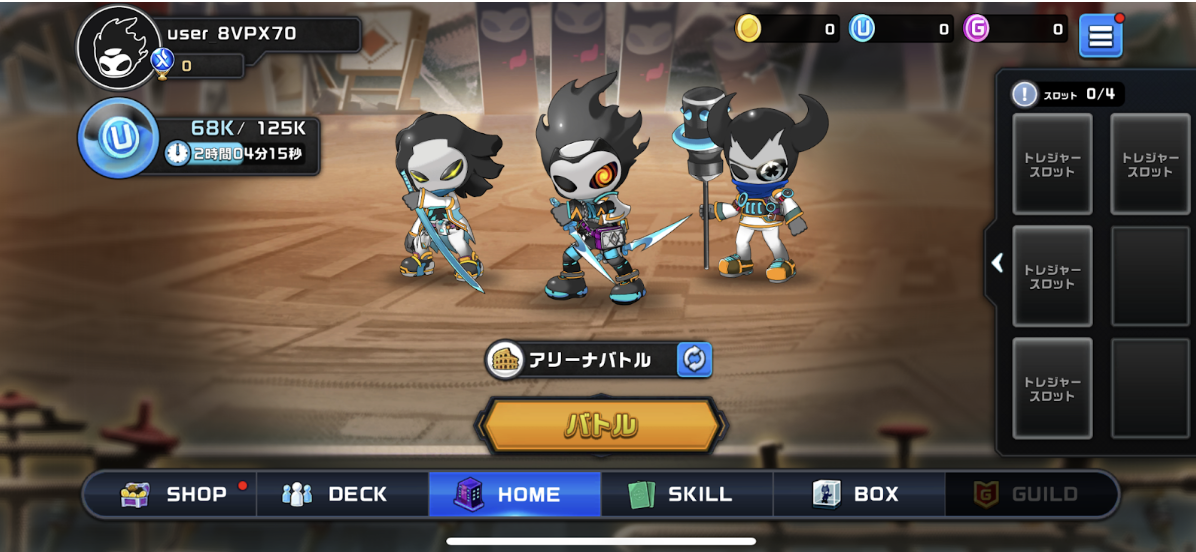
Task: Tap the purple G currency icon
Action: (976, 29)
